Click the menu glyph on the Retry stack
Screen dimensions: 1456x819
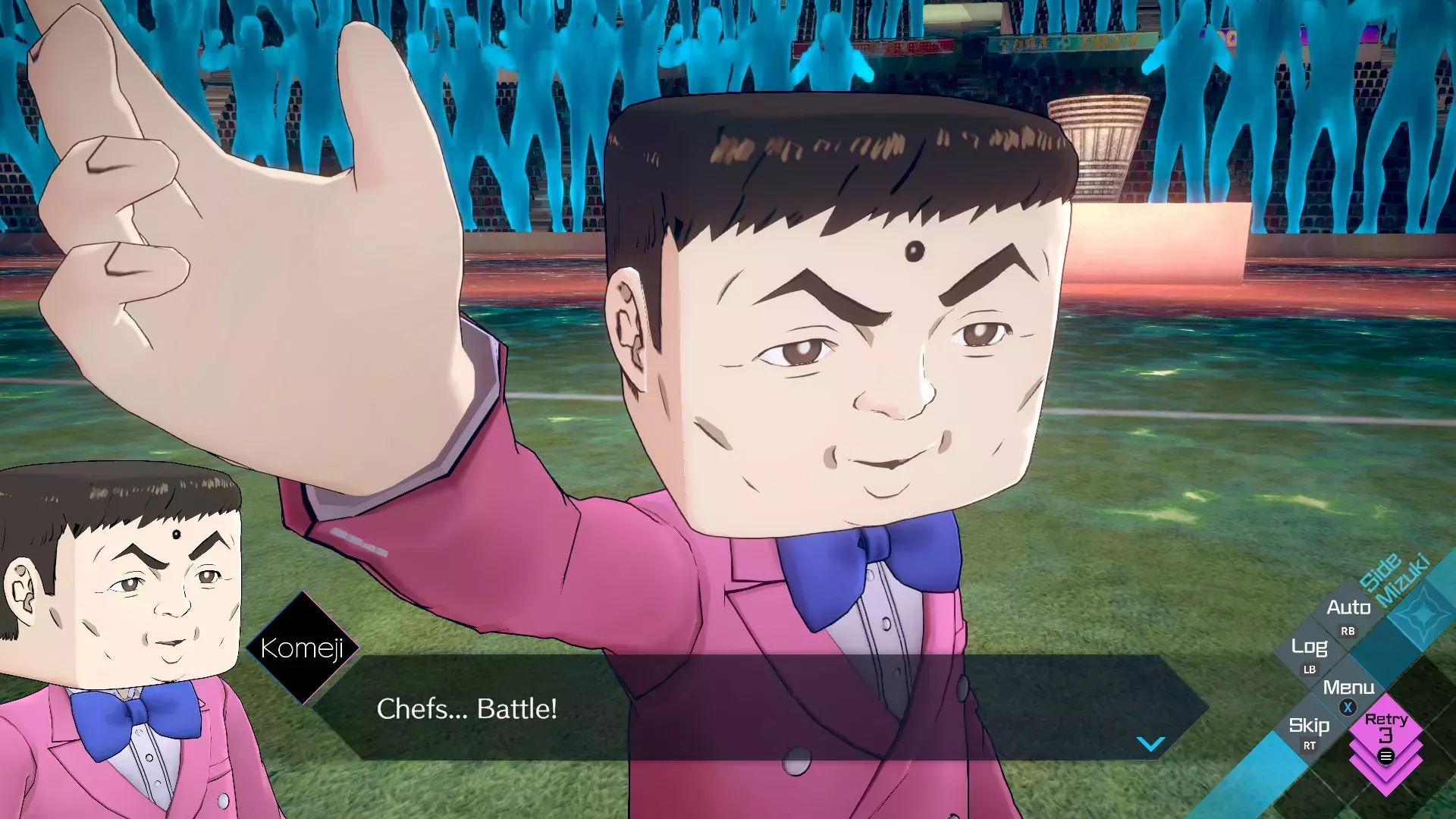(x=1386, y=755)
